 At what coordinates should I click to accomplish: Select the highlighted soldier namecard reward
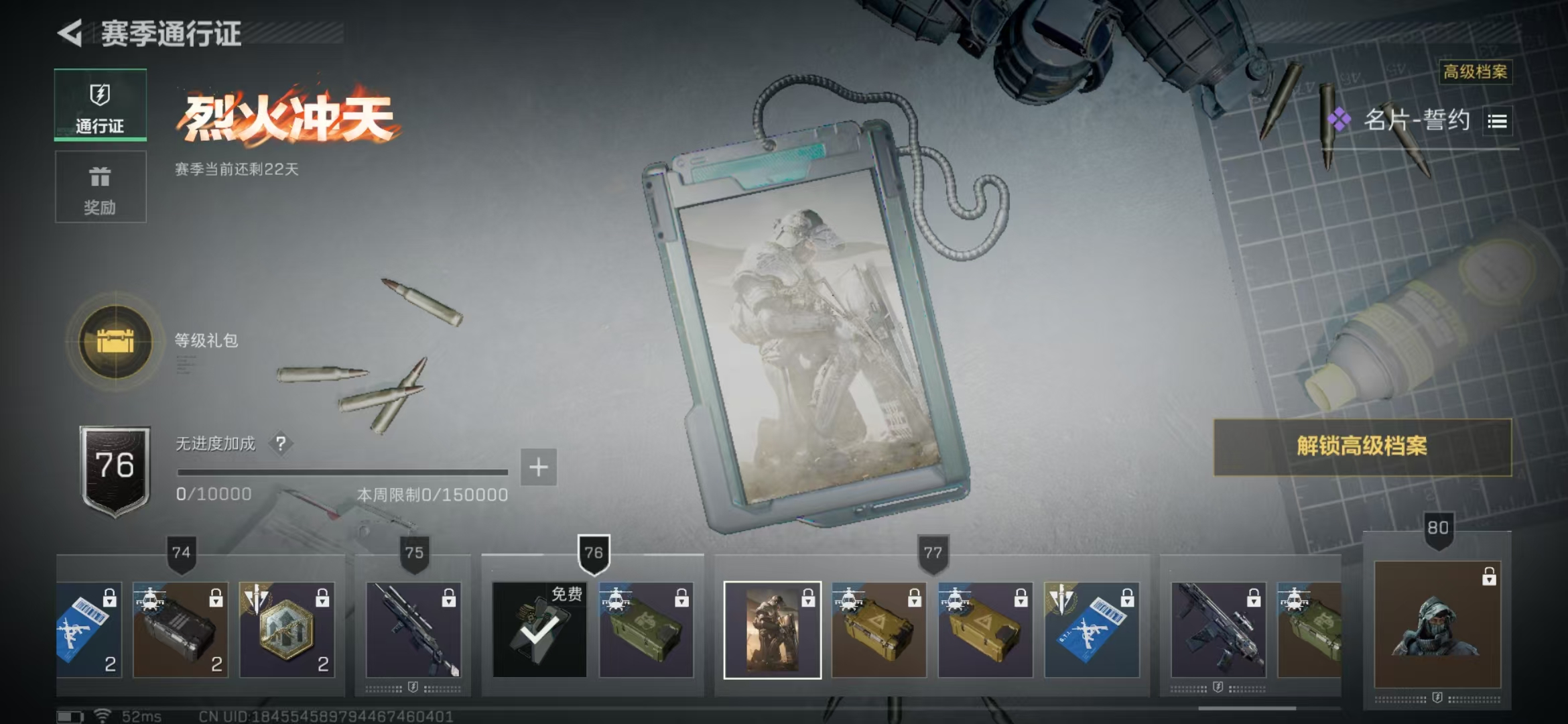click(773, 629)
